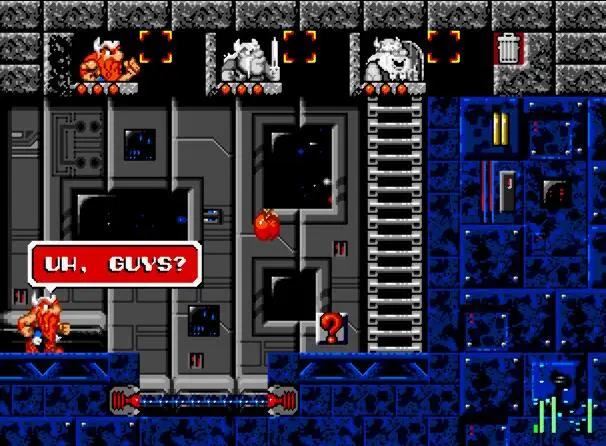Image resolution: width=606 pixels, height=446 pixels.
Task: Click the trash can icon
Action: click(x=509, y=48)
